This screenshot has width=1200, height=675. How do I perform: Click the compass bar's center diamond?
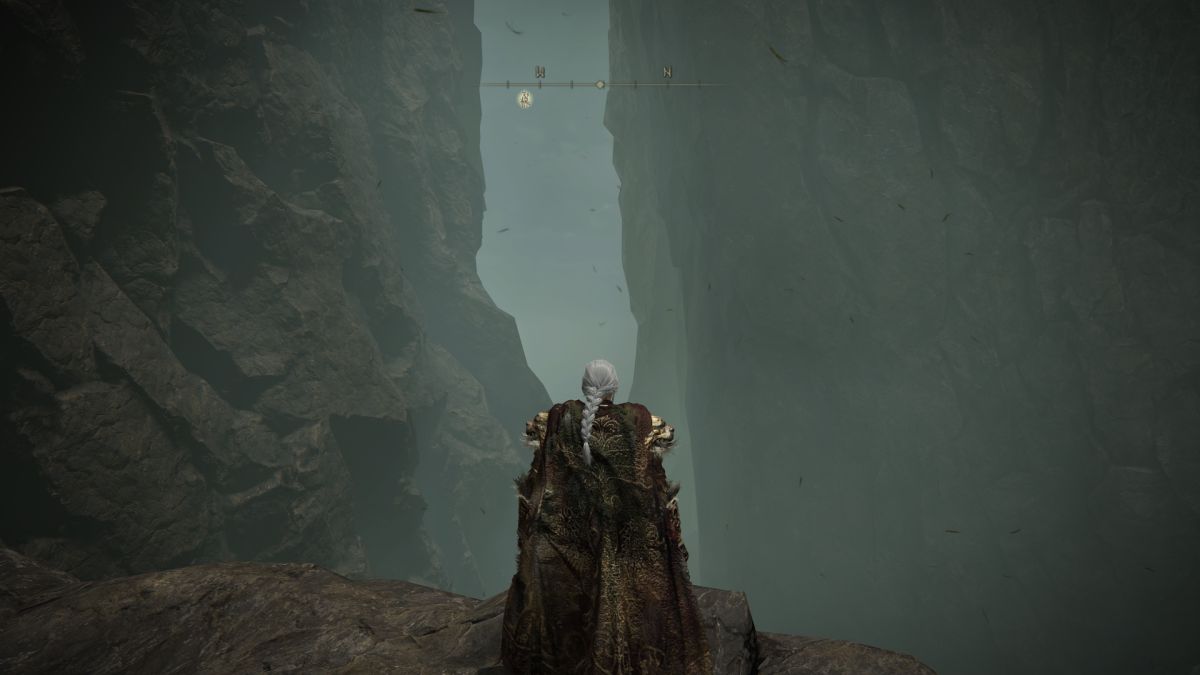[x=600, y=85]
